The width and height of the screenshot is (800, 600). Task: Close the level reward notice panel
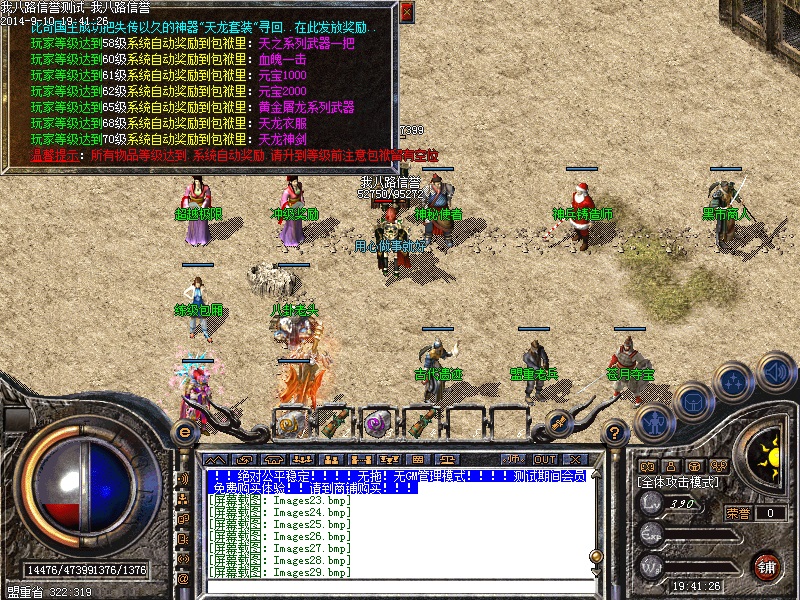pyautogui.click(x=406, y=12)
